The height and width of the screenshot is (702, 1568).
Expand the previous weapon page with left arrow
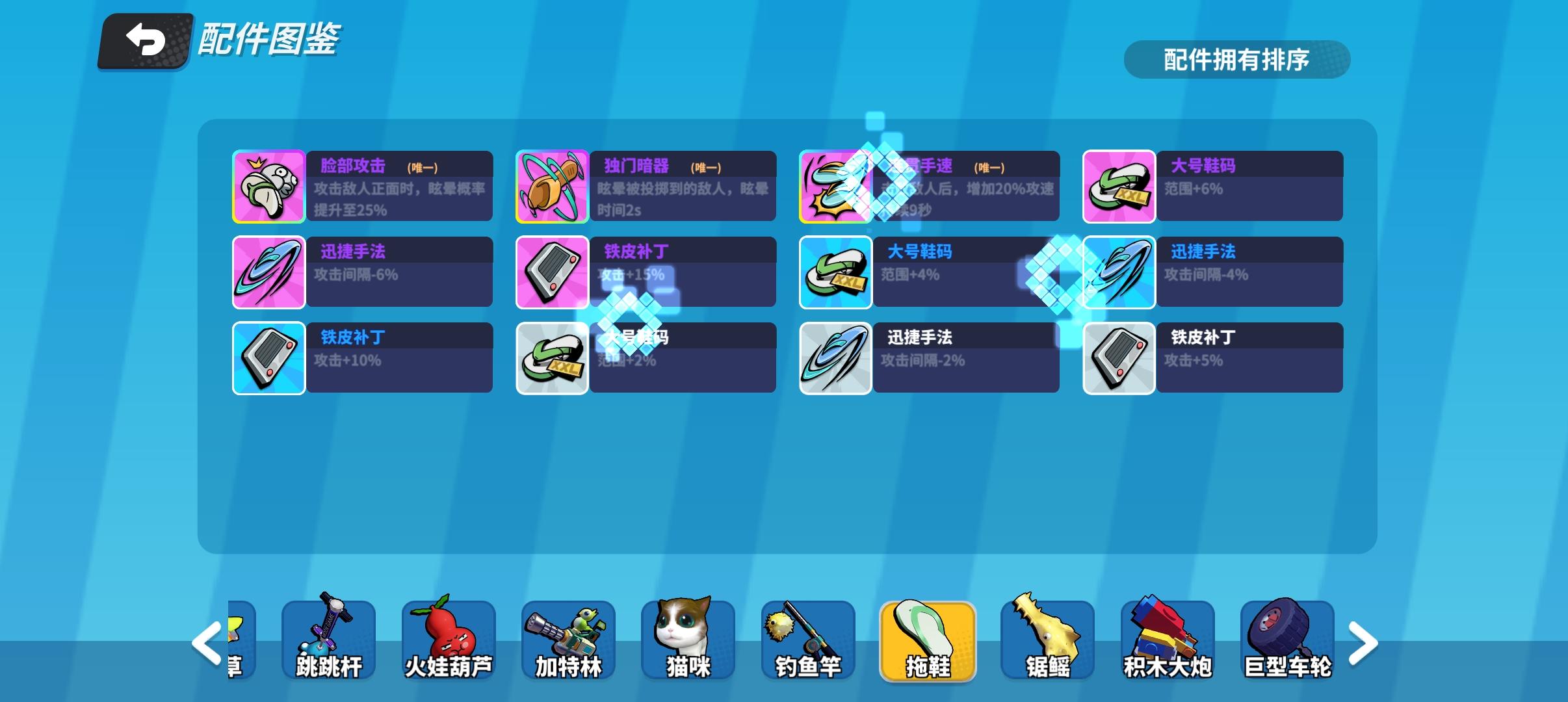[205, 642]
